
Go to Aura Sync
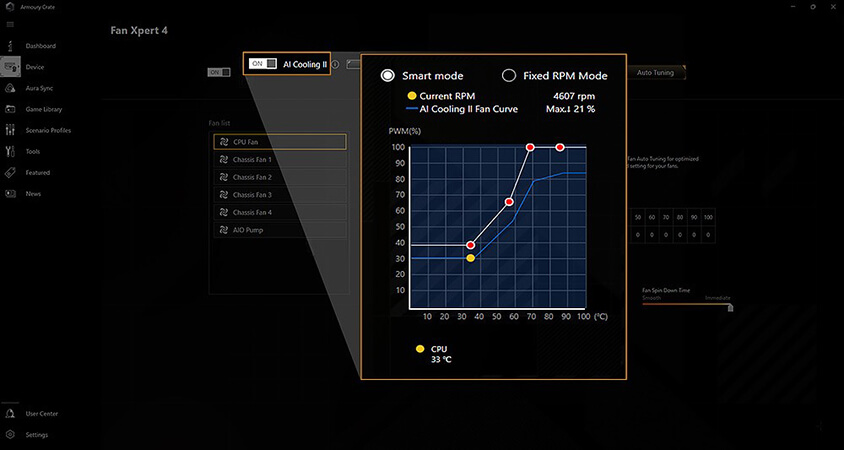click(x=39, y=88)
